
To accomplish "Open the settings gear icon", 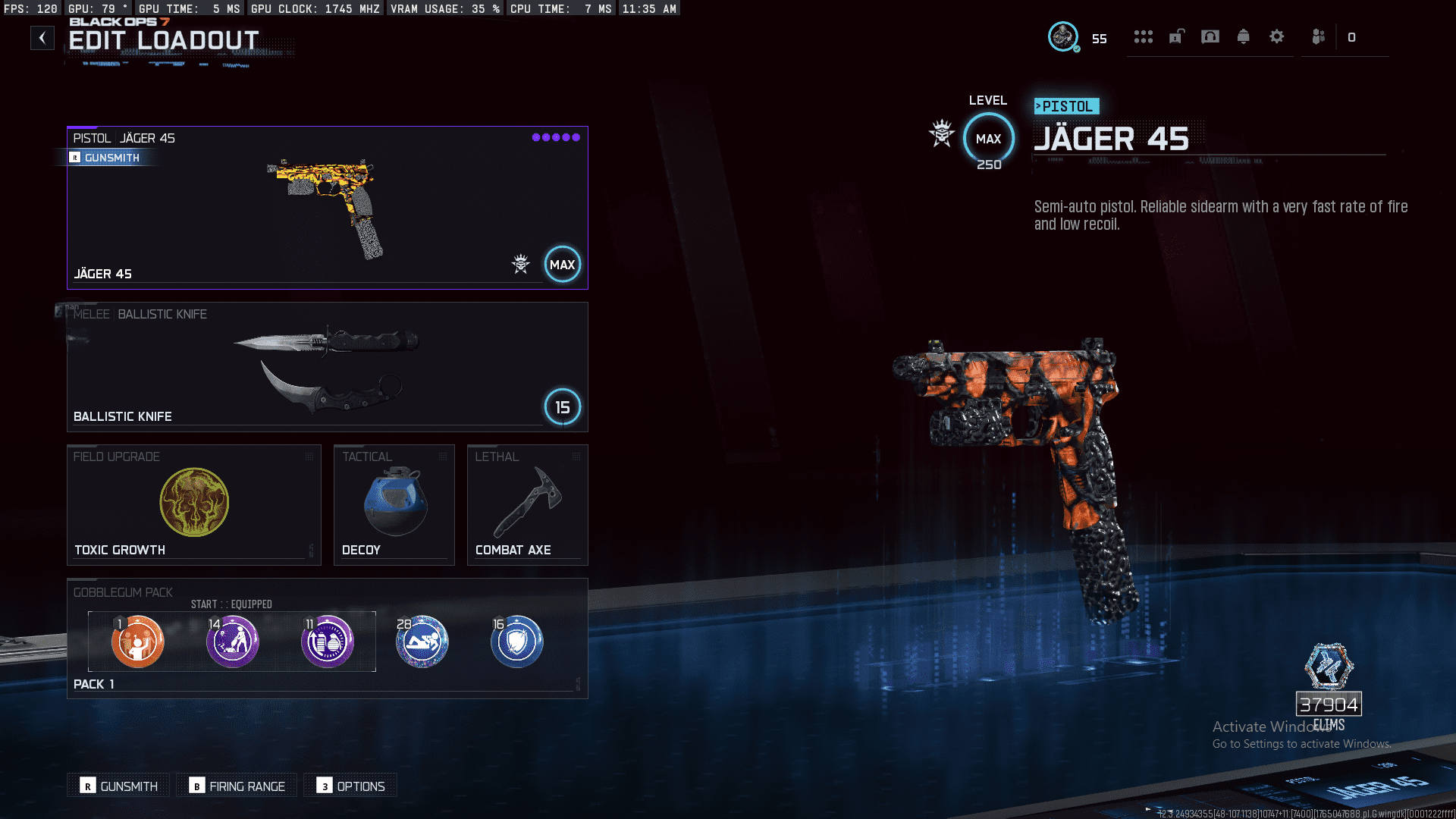I will click(x=1276, y=36).
